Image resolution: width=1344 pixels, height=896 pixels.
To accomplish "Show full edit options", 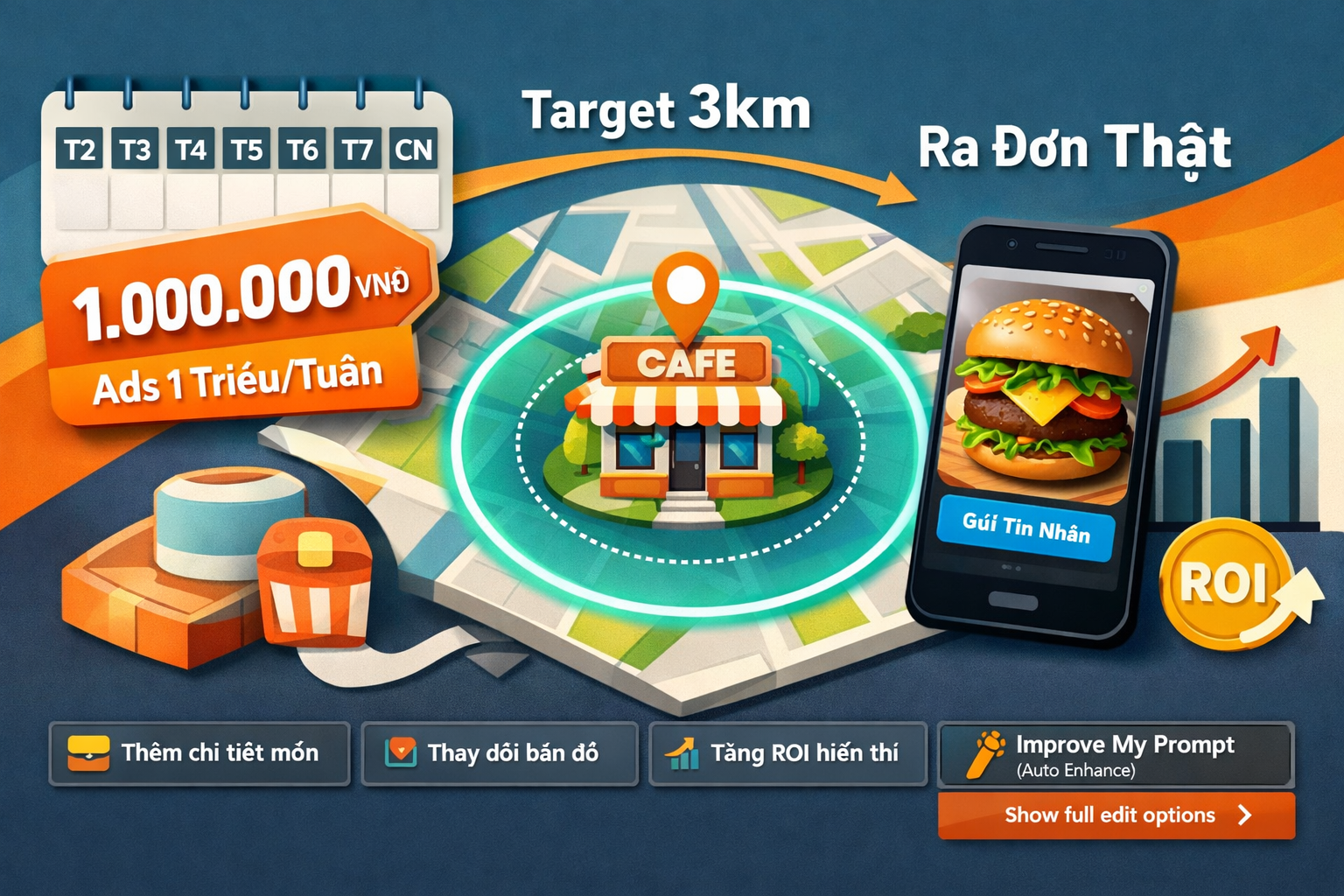I will pos(1116,815).
